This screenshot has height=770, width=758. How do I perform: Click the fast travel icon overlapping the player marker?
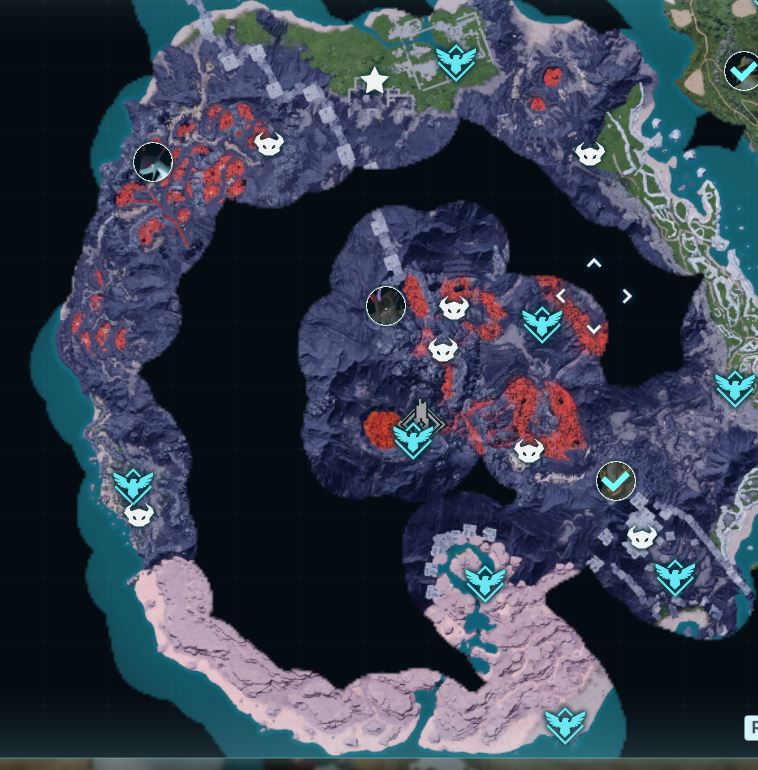(412, 438)
